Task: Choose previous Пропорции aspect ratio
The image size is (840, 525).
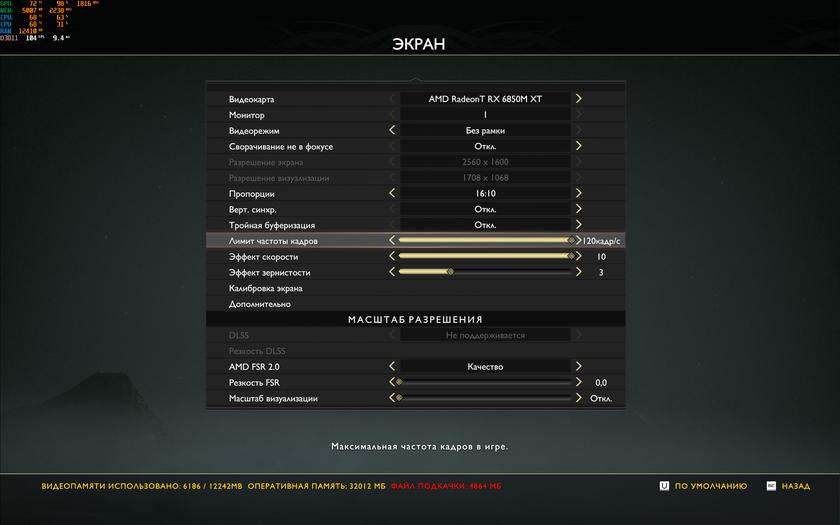Action: click(392, 193)
